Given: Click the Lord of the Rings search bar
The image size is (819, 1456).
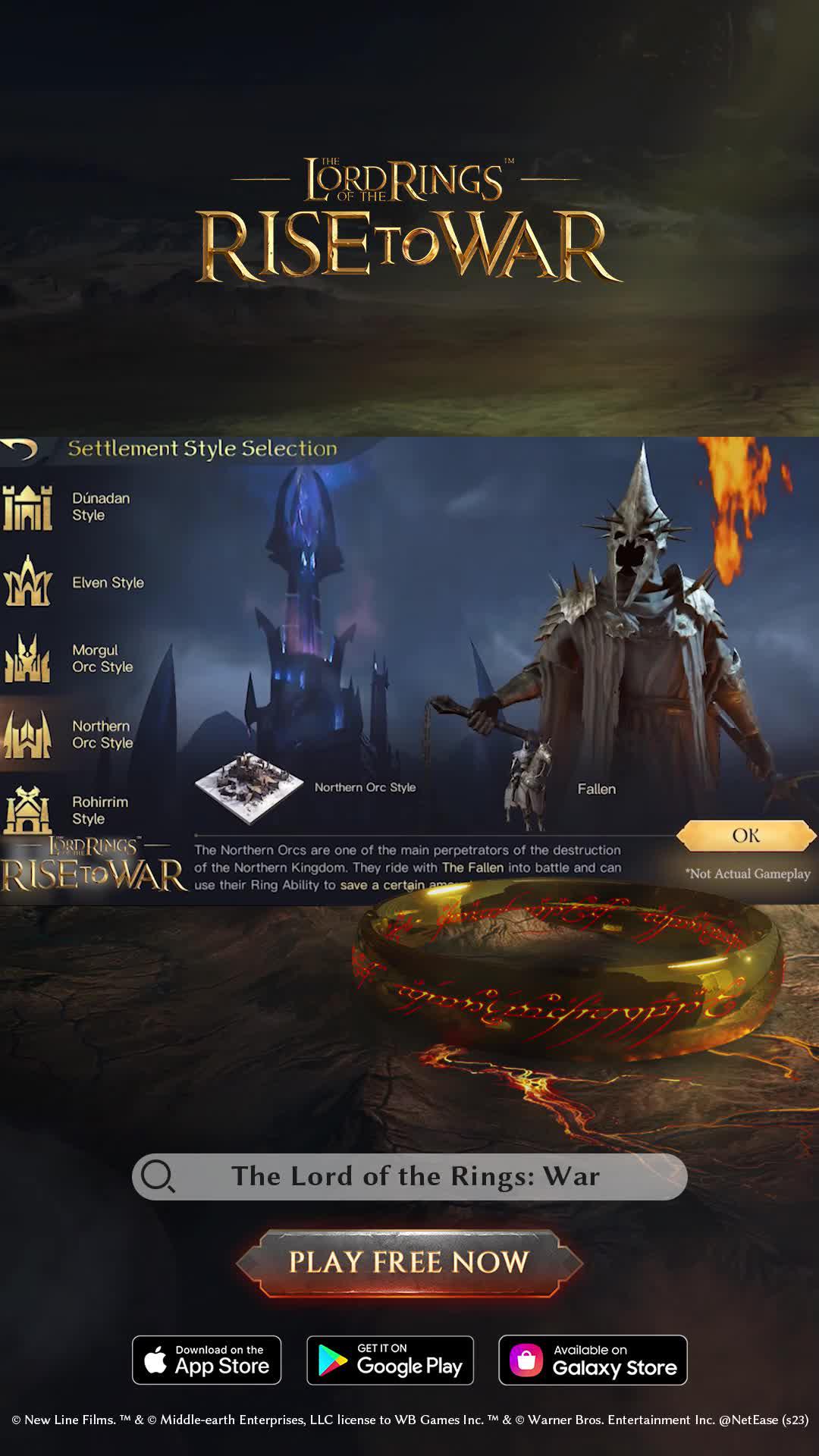Looking at the screenshot, I should [x=409, y=1176].
